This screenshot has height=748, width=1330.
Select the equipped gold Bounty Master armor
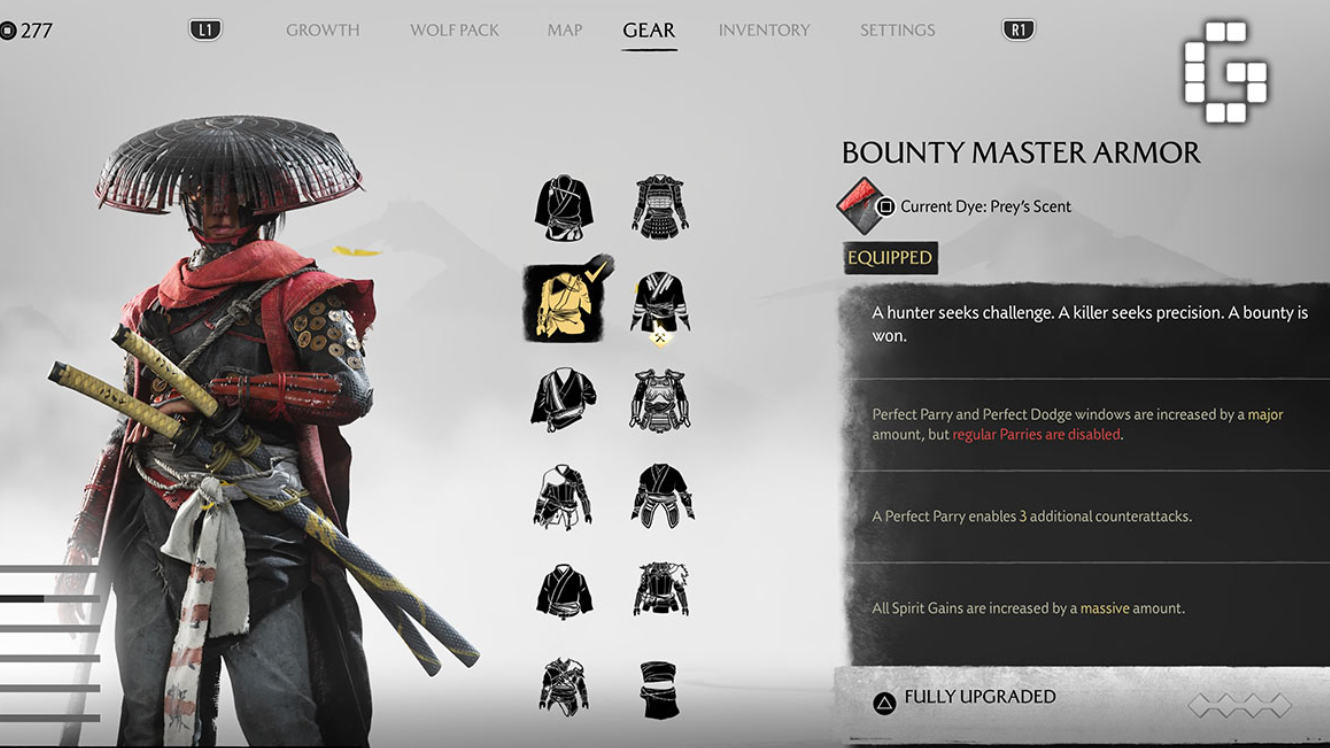(x=564, y=303)
